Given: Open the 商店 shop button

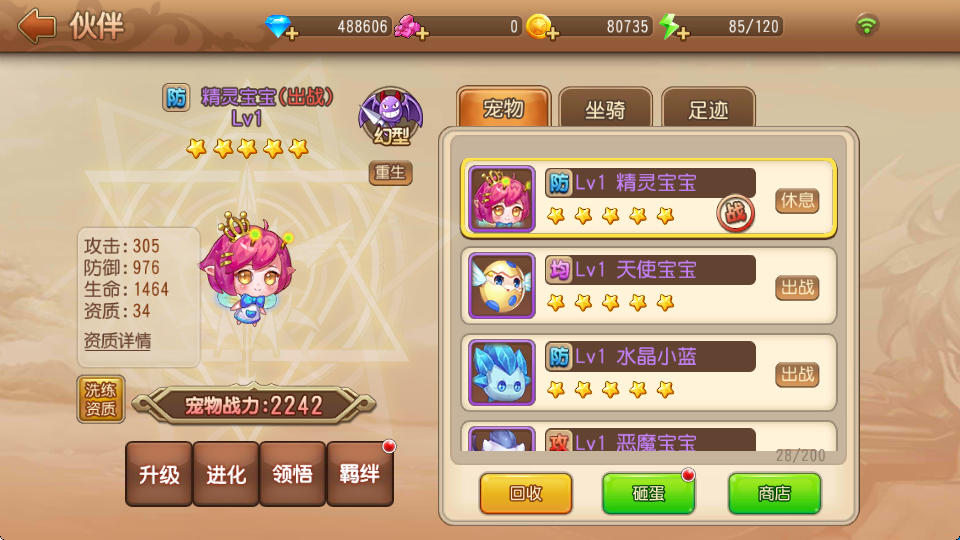Looking at the screenshot, I should tap(774, 493).
